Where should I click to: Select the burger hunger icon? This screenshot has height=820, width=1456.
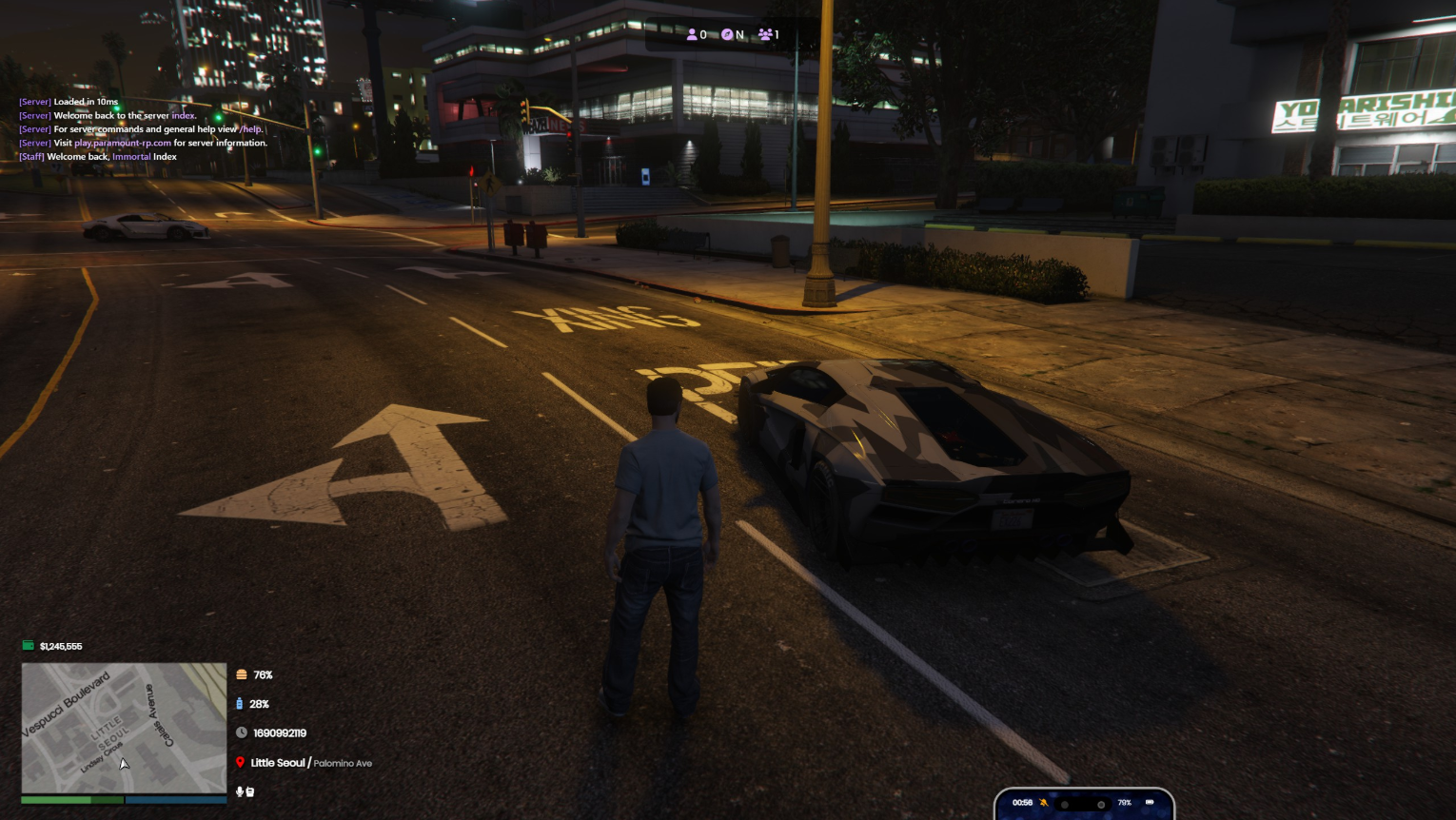[242, 674]
